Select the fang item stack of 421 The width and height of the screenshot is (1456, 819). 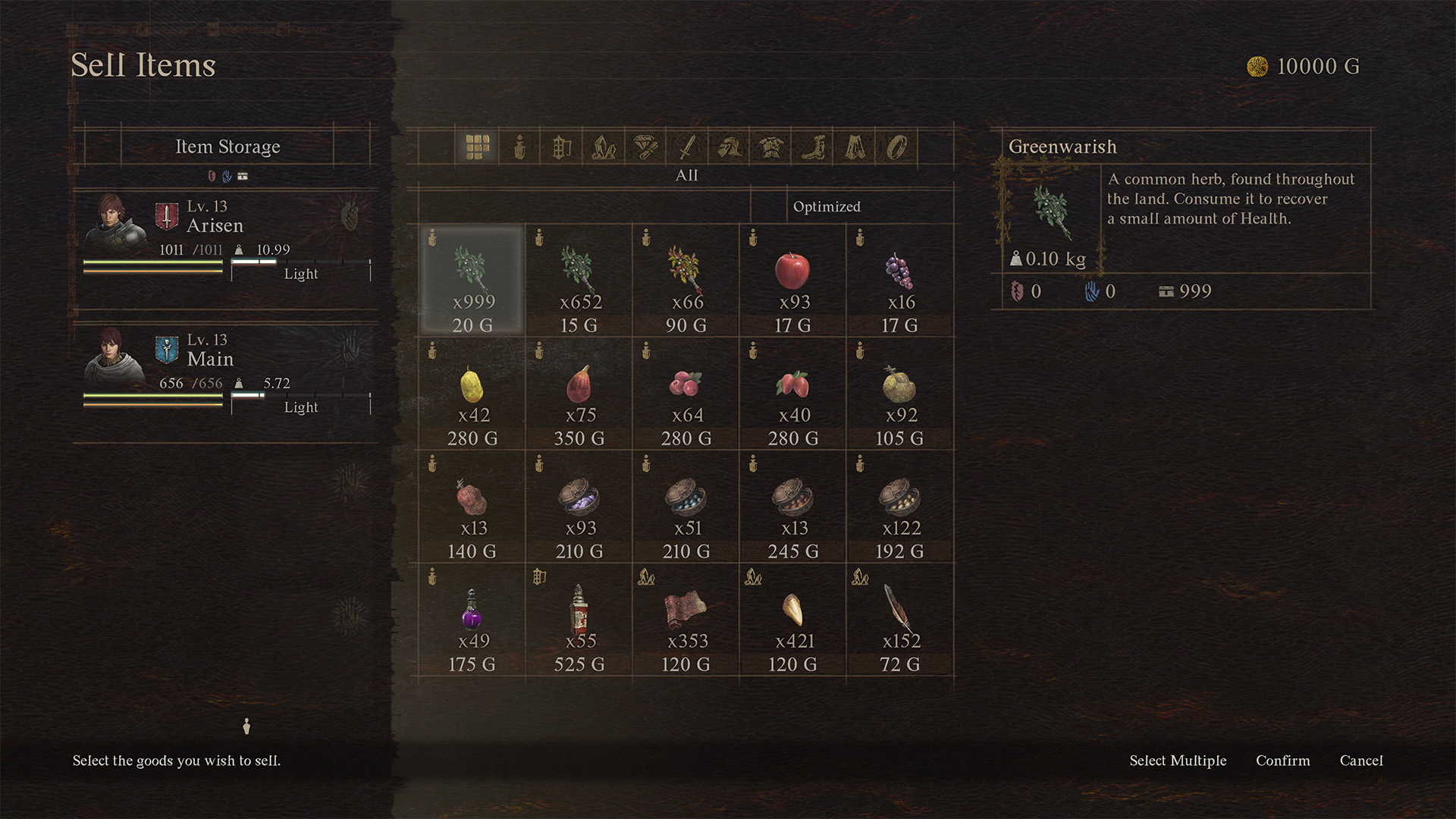792,620
